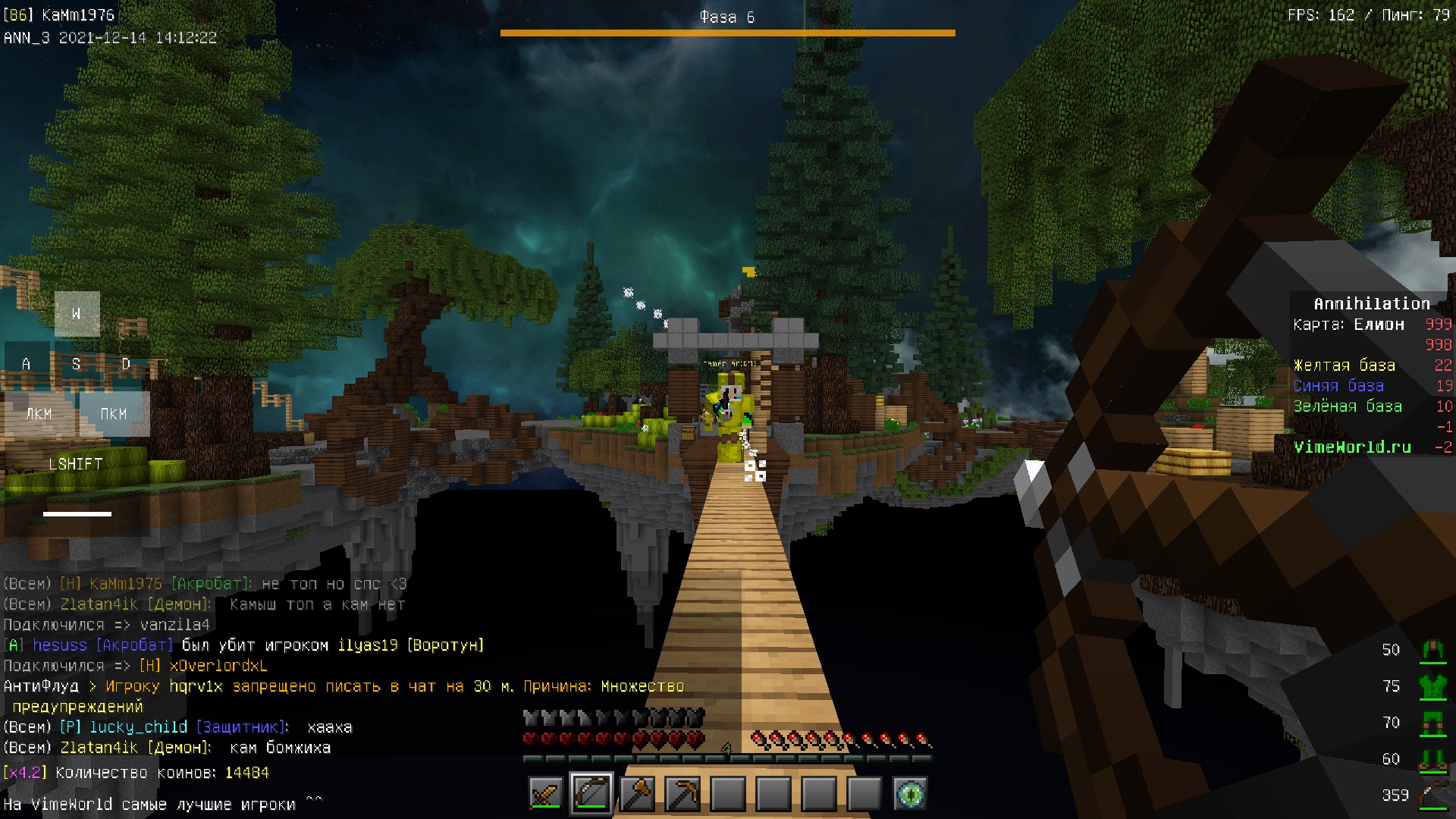
Task: Select the Eye of Ender slot
Action: click(x=910, y=794)
